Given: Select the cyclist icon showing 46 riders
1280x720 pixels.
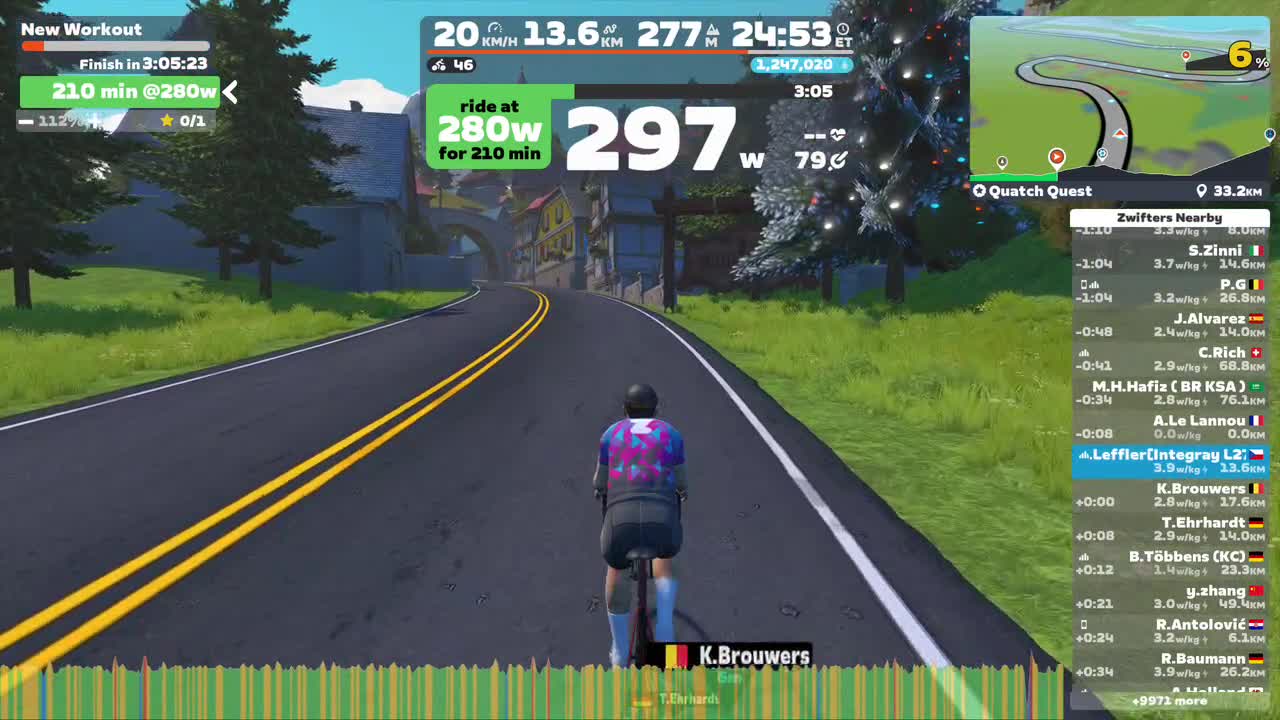Looking at the screenshot, I should (438, 65).
